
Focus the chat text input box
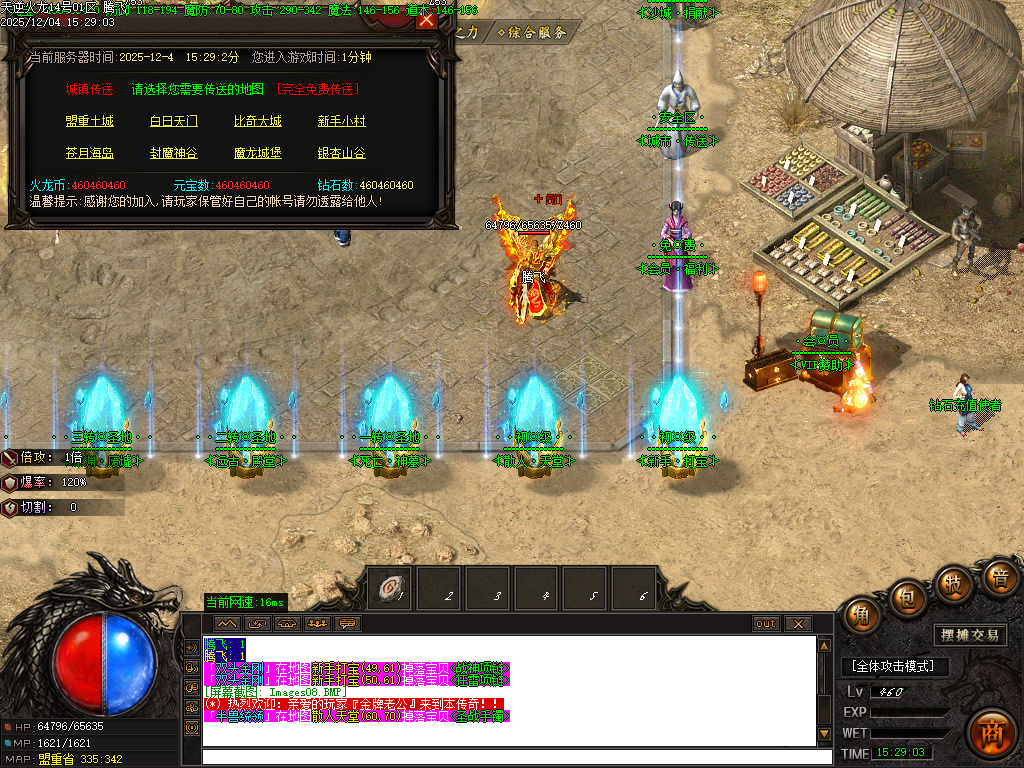515,757
